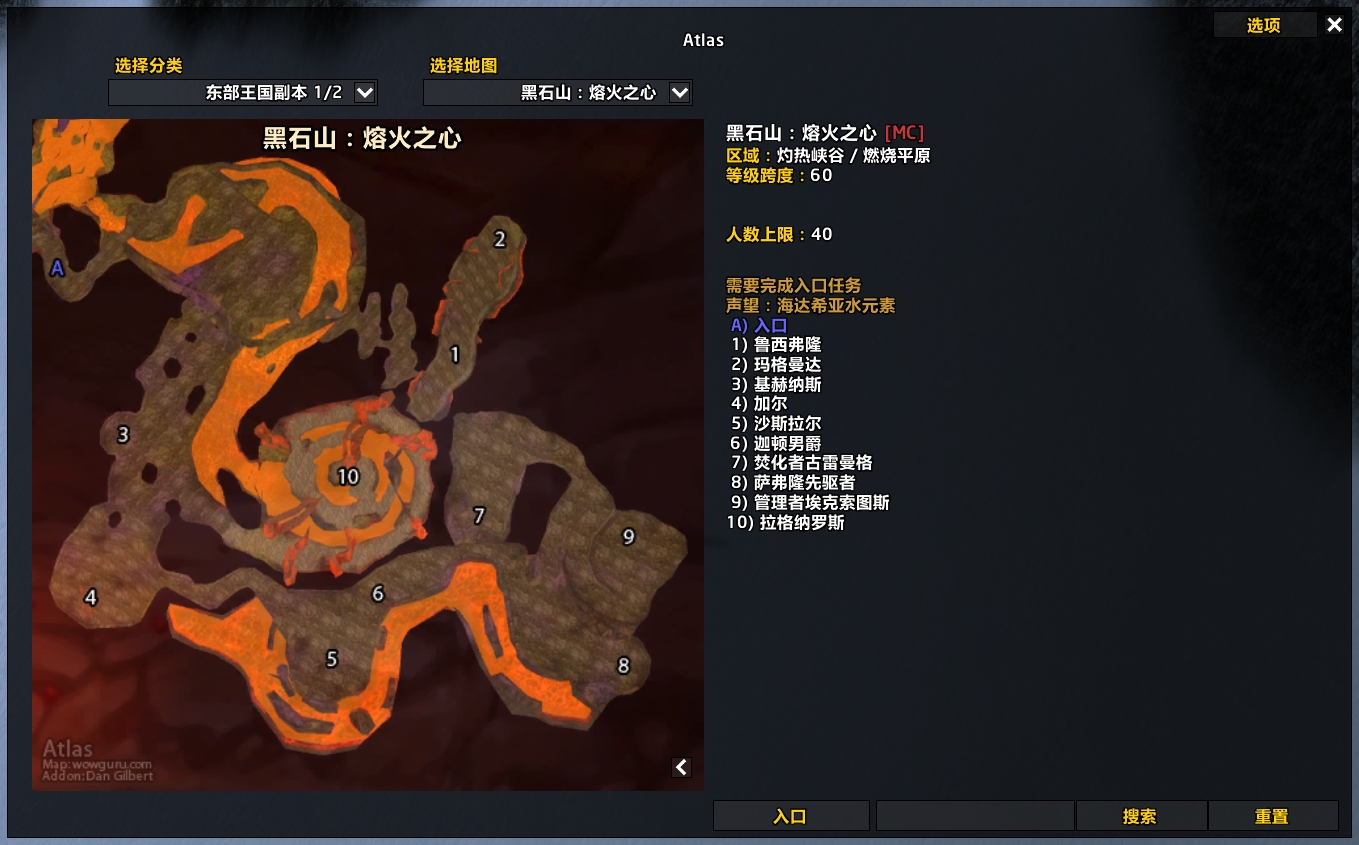Click marker 10 for 拉格纳罗斯 on map
Image resolution: width=1359 pixels, height=845 pixels.
point(349,477)
